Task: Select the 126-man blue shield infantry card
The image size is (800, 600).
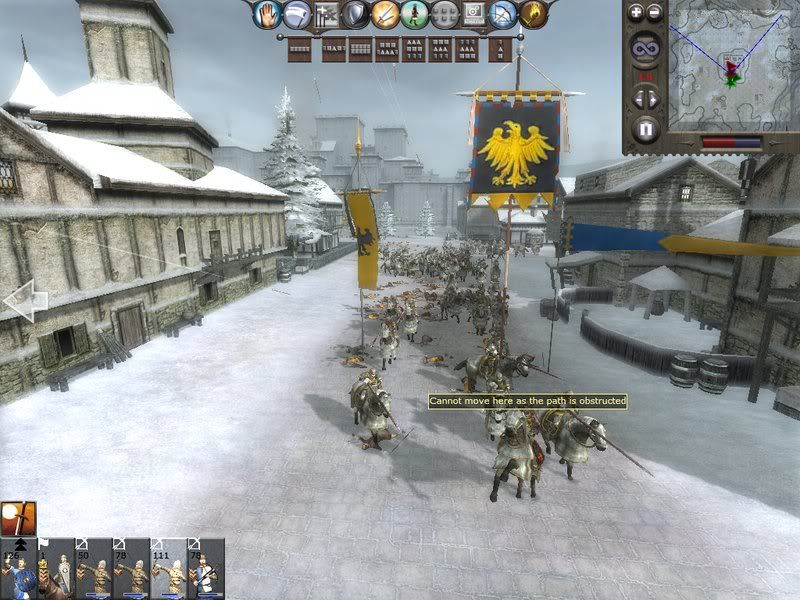Action: pos(18,569)
